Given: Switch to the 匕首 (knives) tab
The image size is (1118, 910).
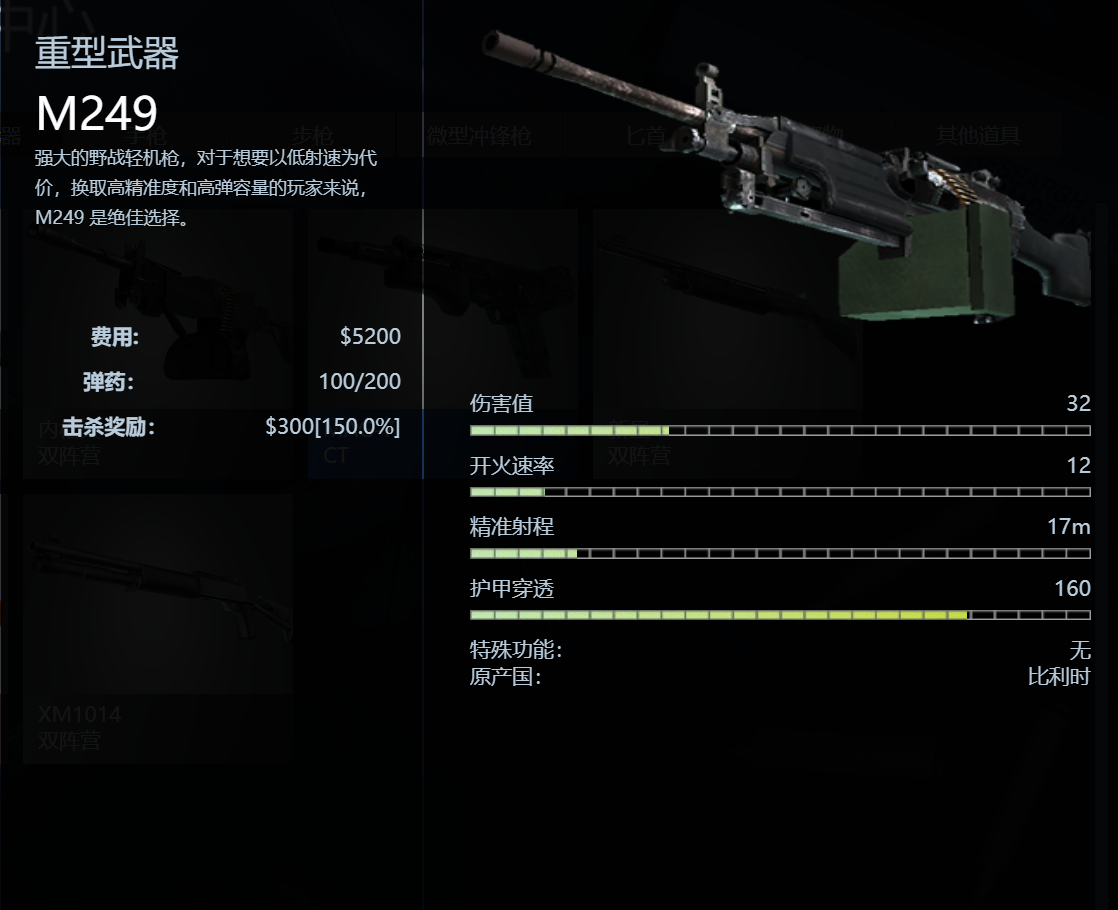Looking at the screenshot, I should (646, 135).
